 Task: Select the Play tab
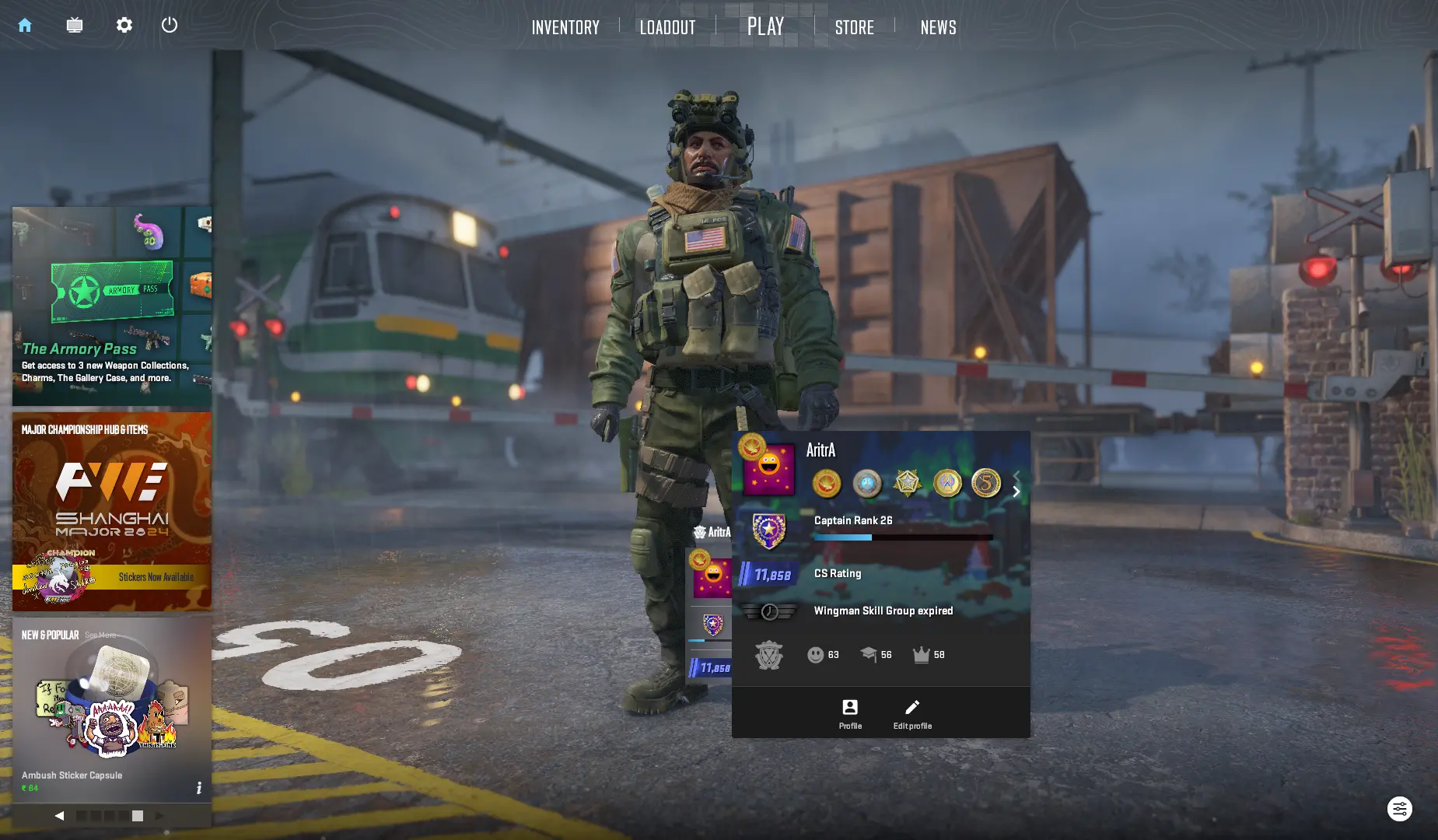pyautogui.click(x=765, y=26)
